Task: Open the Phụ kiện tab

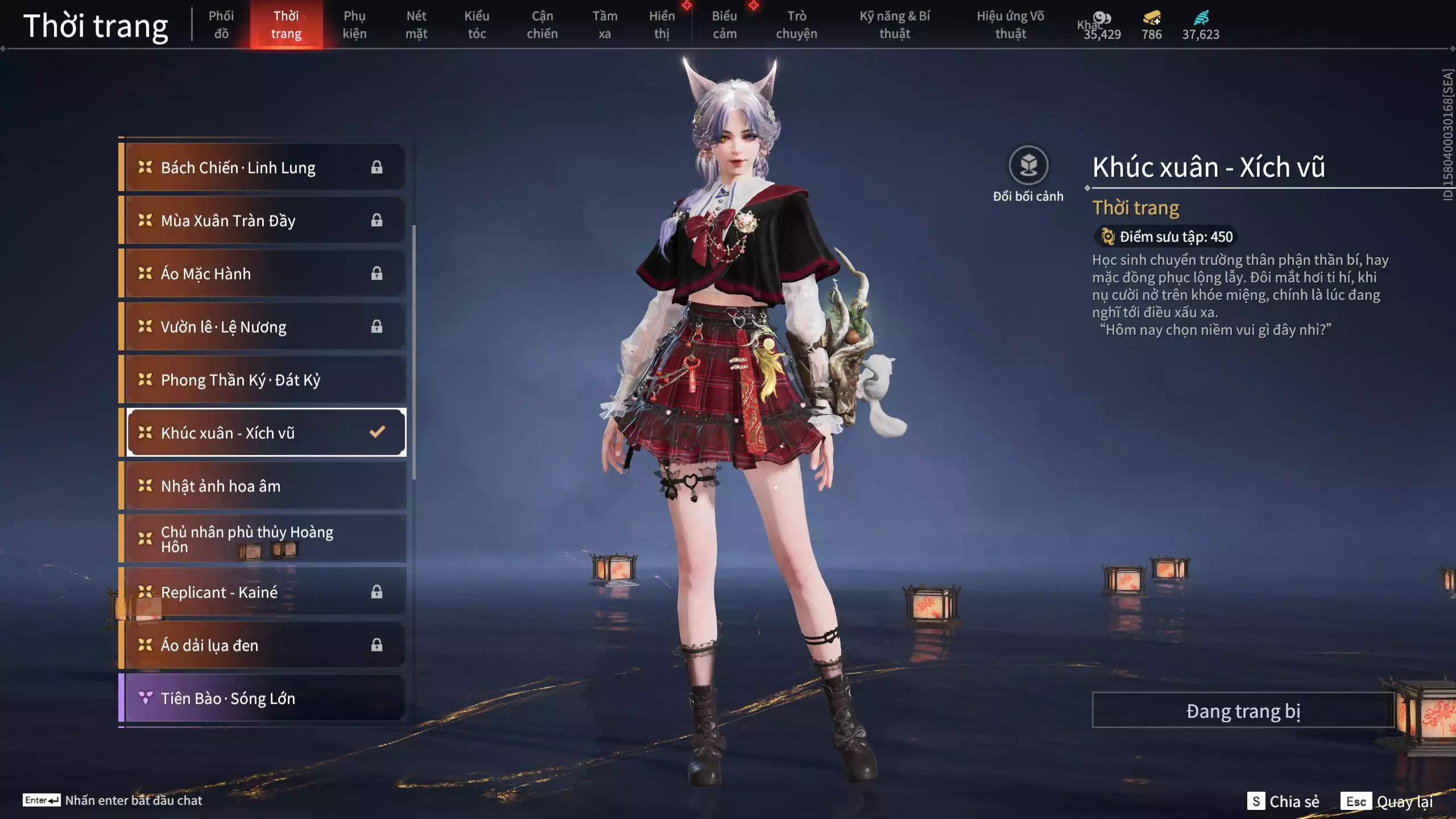Action: (x=354, y=24)
